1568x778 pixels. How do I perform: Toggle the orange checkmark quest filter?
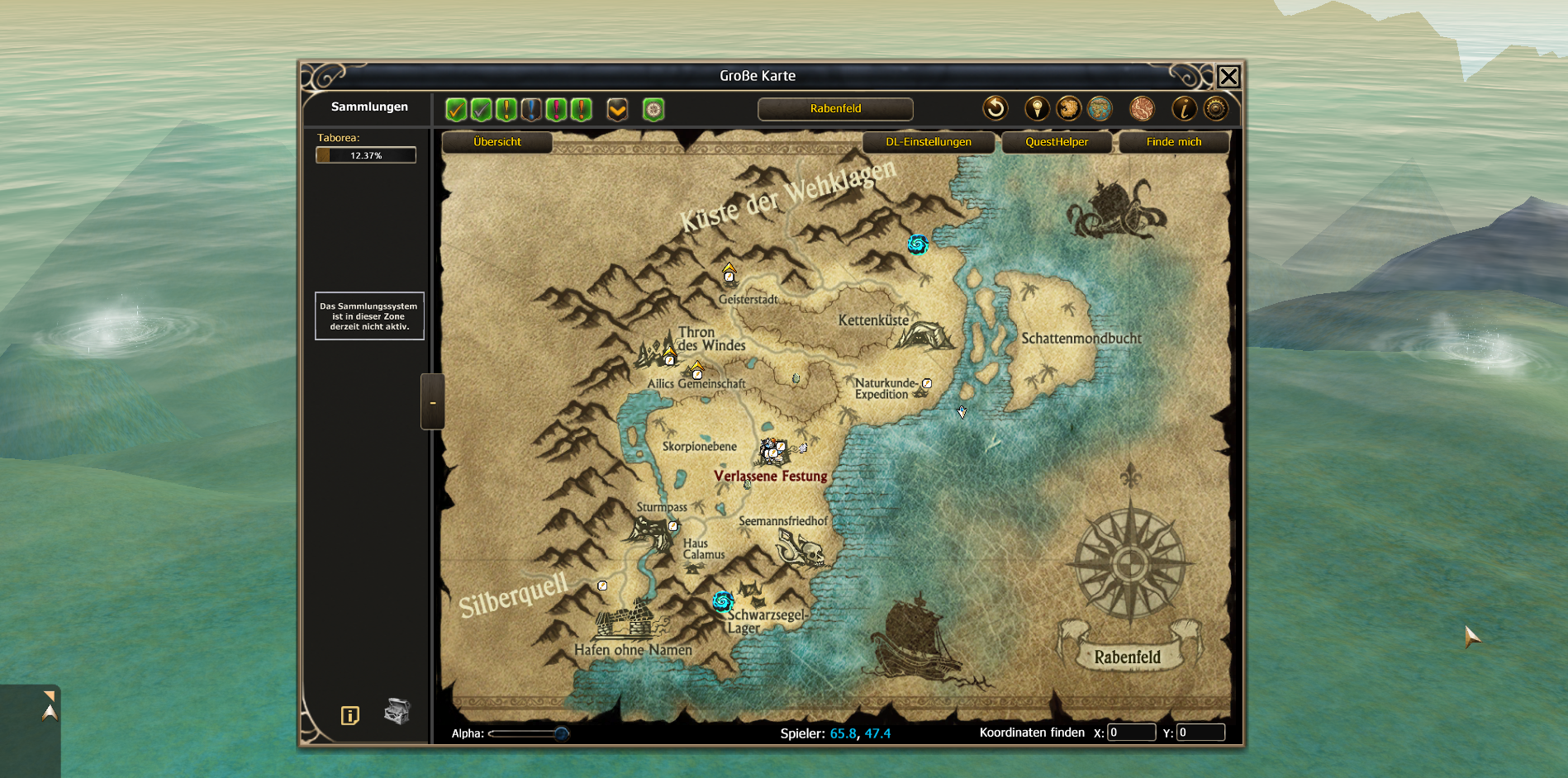456,109
